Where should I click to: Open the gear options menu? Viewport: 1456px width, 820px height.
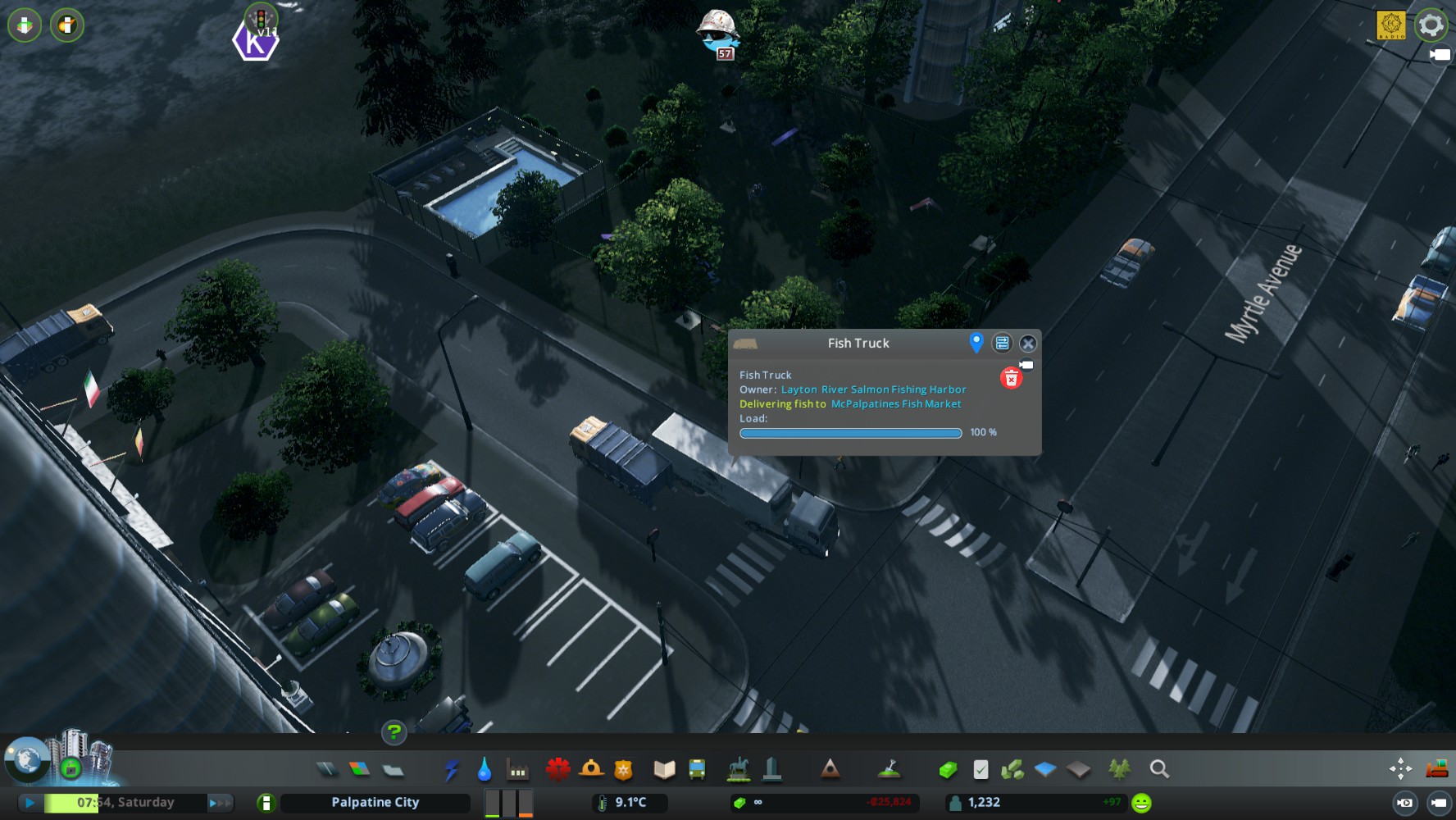pyautogui.click(x=1431, y=25)
